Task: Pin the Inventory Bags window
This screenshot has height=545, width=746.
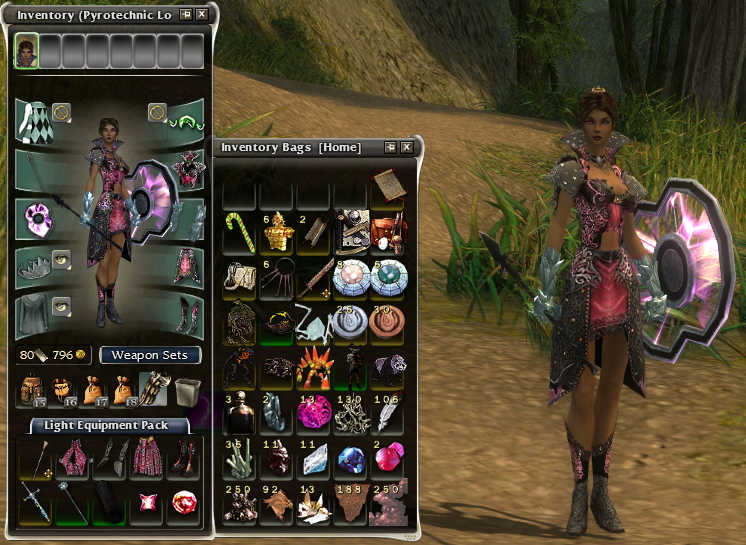Action: click(x=390, y=148)
